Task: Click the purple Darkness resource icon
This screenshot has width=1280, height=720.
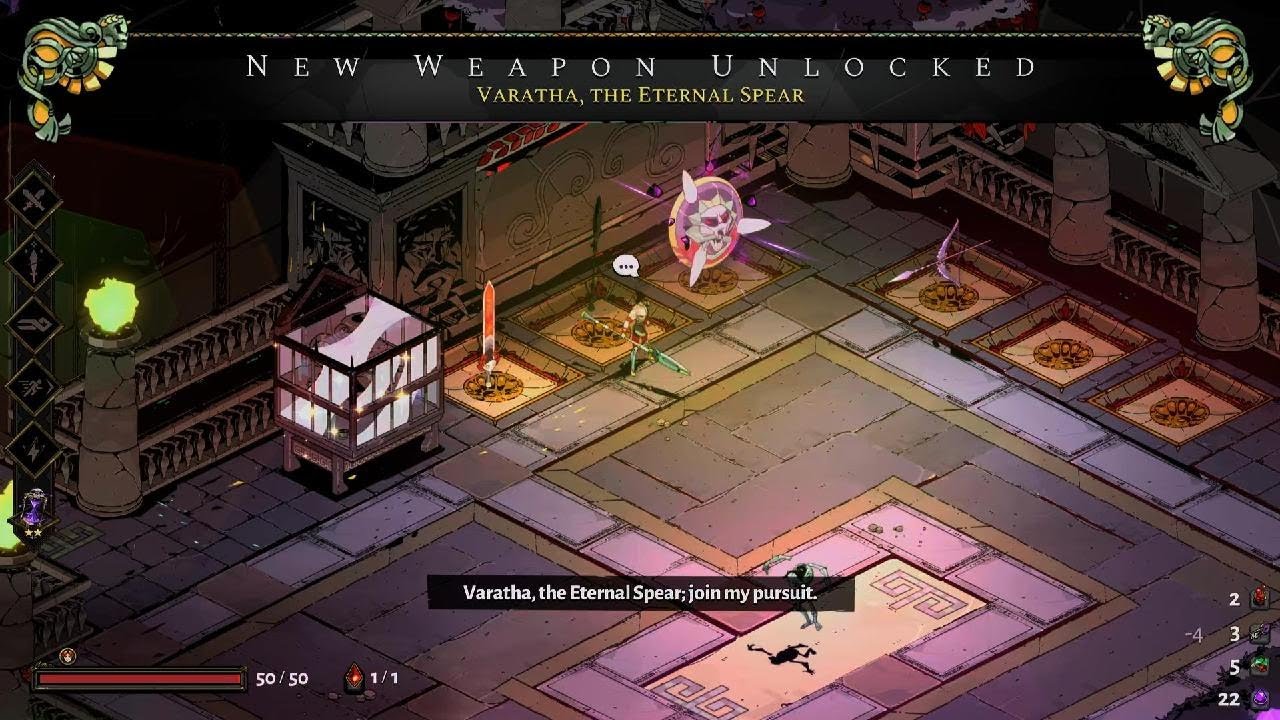Action: tap(1260, 700)
